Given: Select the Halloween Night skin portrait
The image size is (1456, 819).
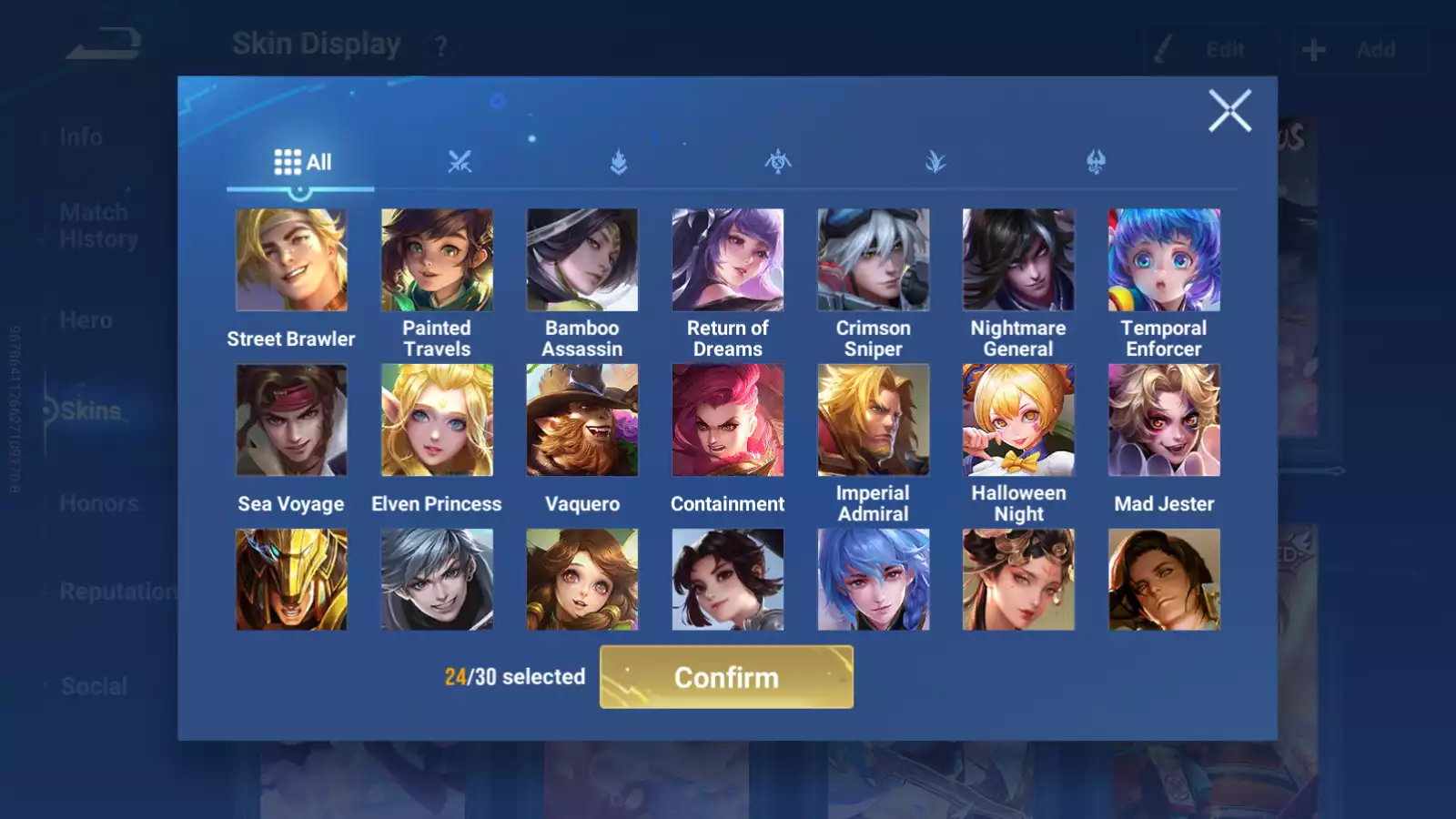Looking at the screenshot, I should pos(1018,419).
